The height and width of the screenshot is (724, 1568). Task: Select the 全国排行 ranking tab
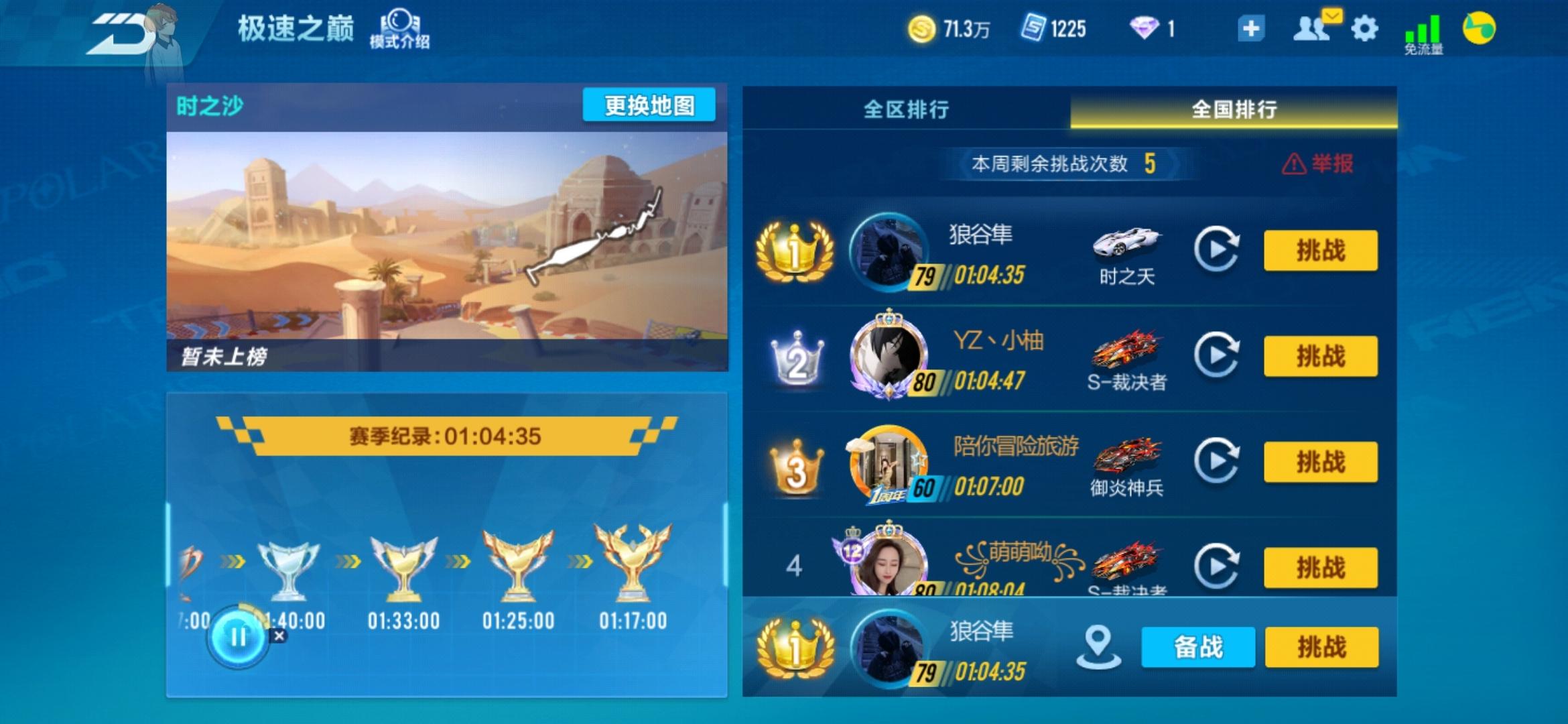1234,109
